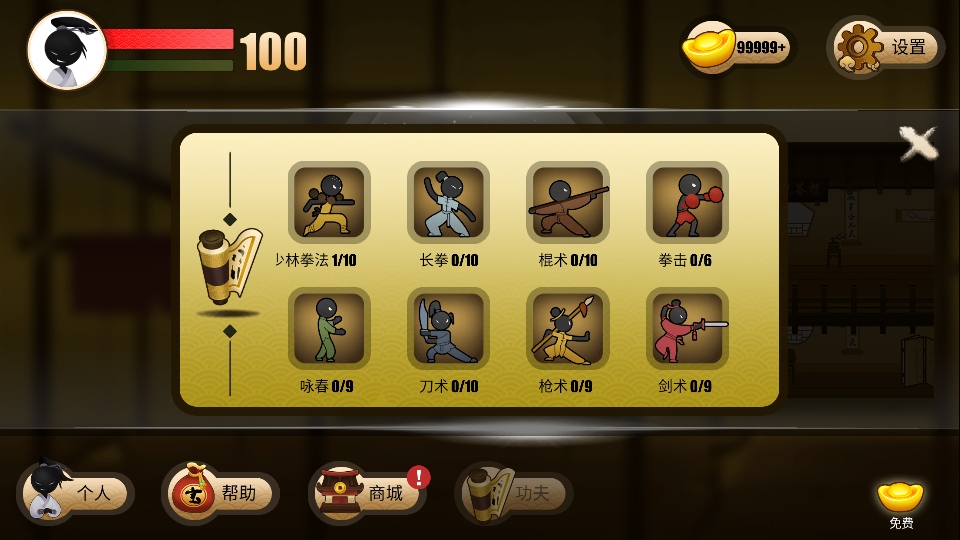Open the 设置 settings menu

click(x=887, y=47)
